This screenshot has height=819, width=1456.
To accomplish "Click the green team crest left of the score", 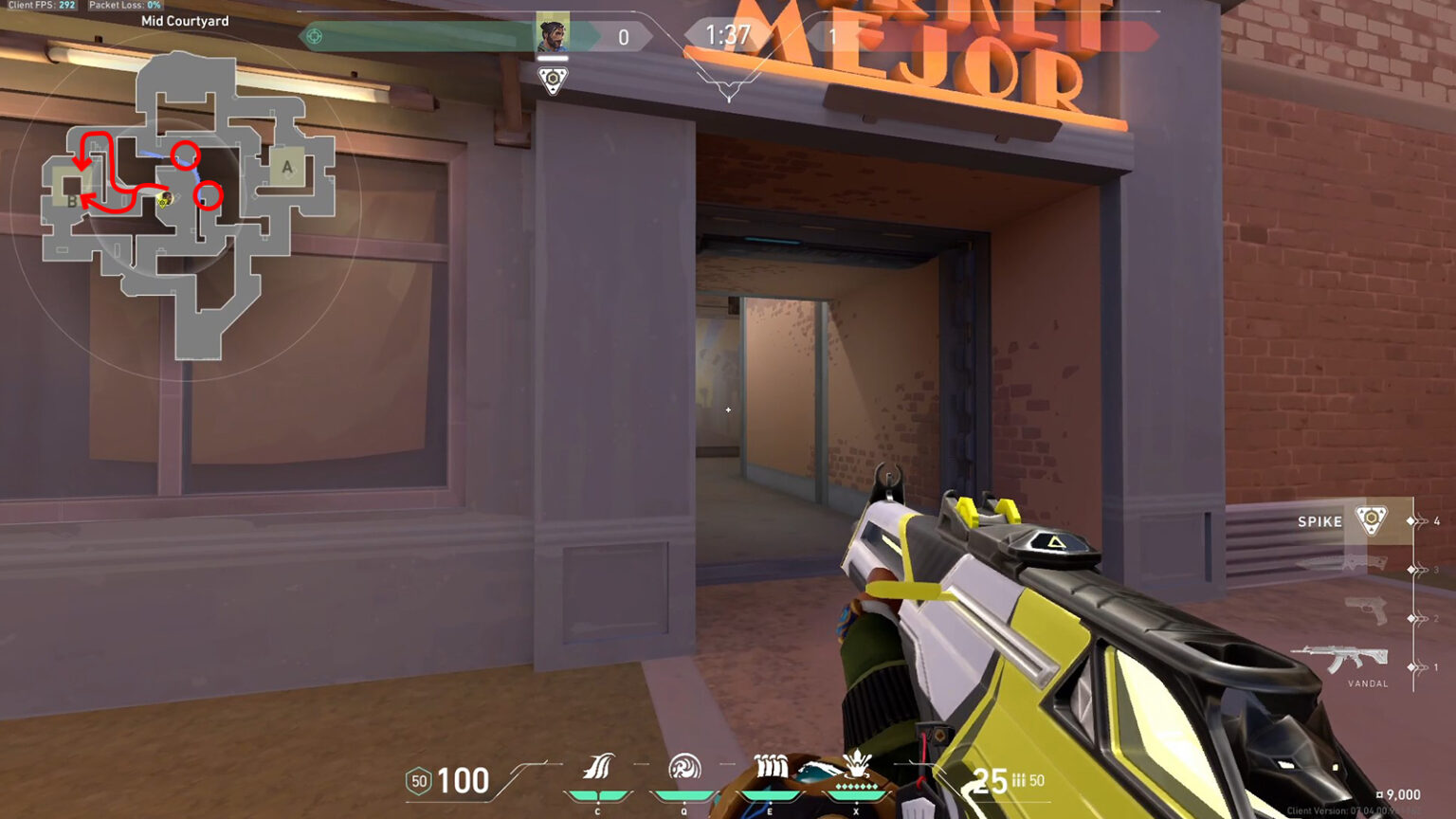I will pyautogui.click(x=313, y=35).
